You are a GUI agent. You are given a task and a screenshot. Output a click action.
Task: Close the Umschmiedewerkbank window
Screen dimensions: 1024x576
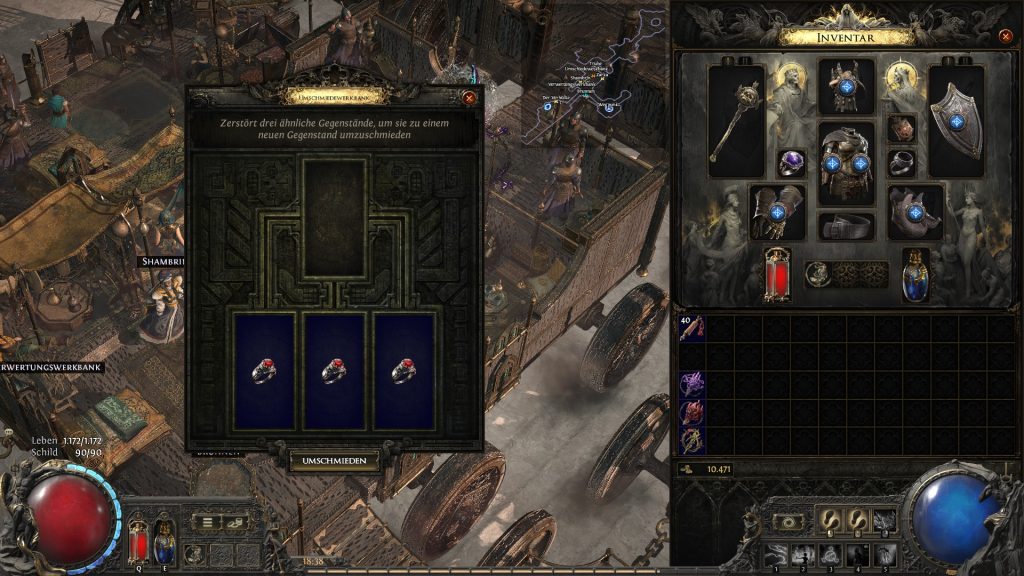(x=469, y=98)
